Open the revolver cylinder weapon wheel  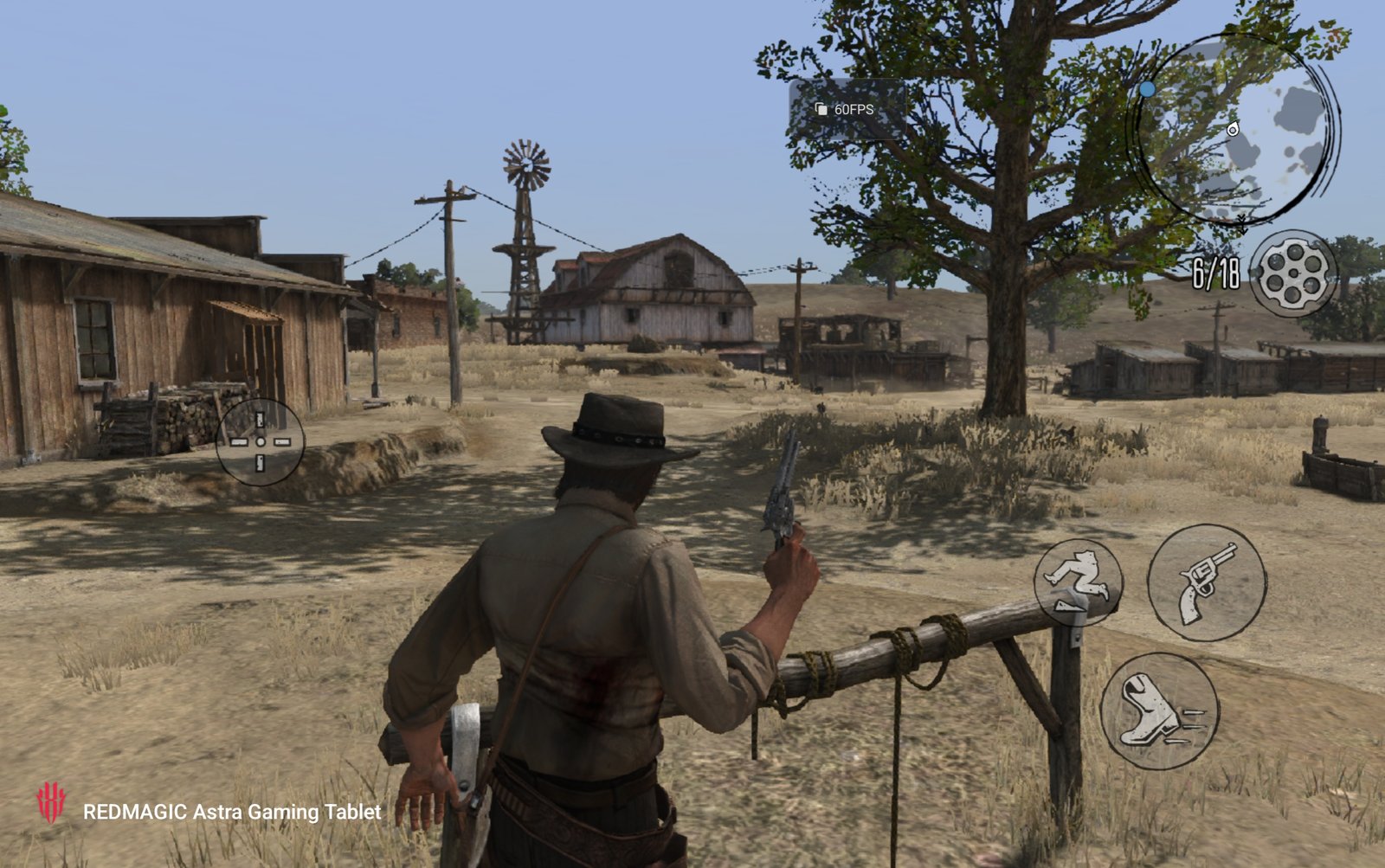(1293, 273)
